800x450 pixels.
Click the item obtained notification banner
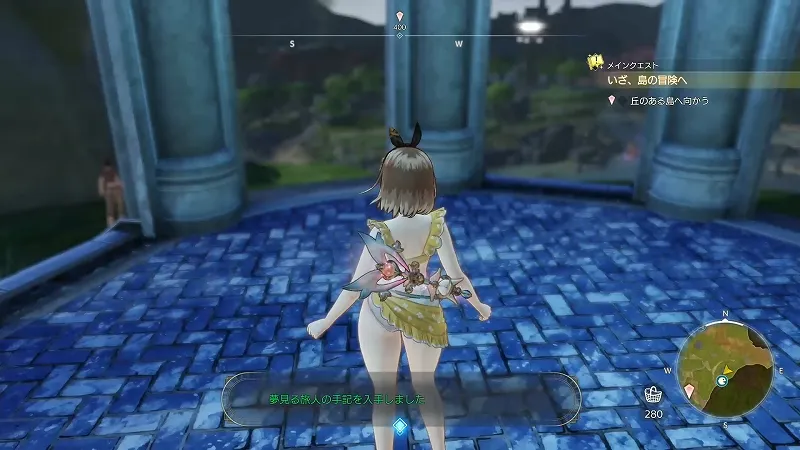pyautogui.click(x=400, y=398)
